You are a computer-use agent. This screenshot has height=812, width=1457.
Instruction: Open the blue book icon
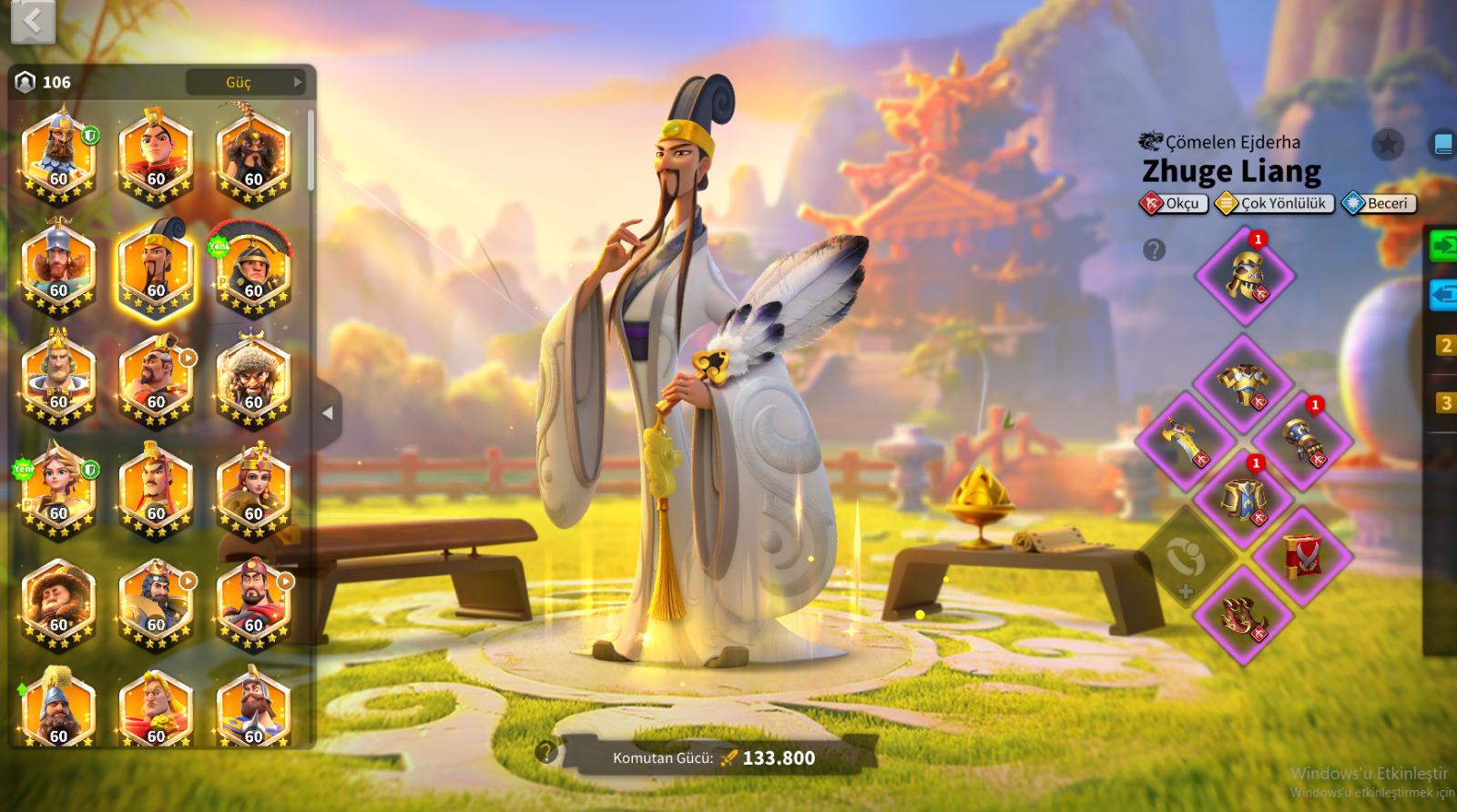[1443, 144]
